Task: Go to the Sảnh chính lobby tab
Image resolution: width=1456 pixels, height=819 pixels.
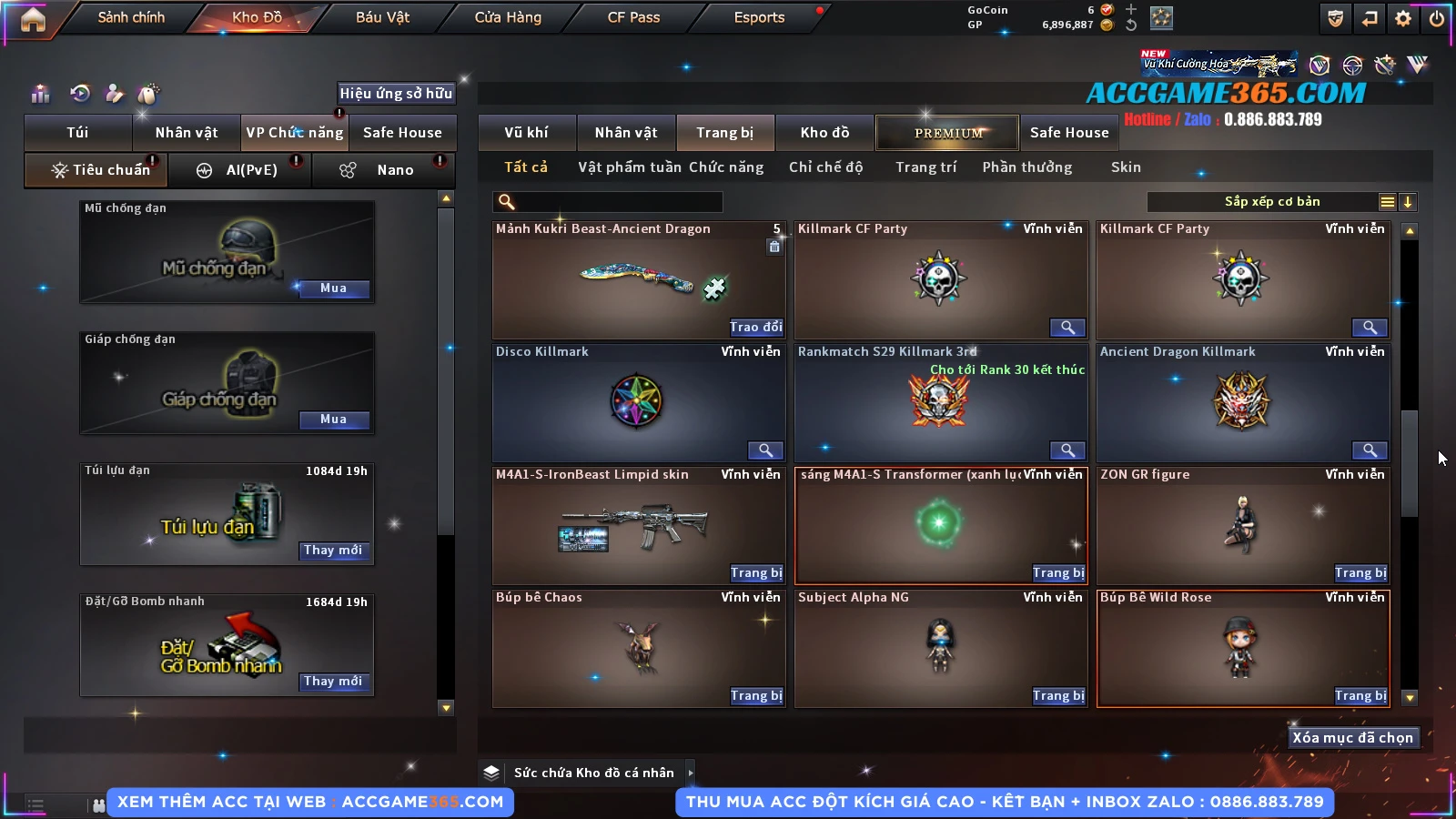Action: 131,17
